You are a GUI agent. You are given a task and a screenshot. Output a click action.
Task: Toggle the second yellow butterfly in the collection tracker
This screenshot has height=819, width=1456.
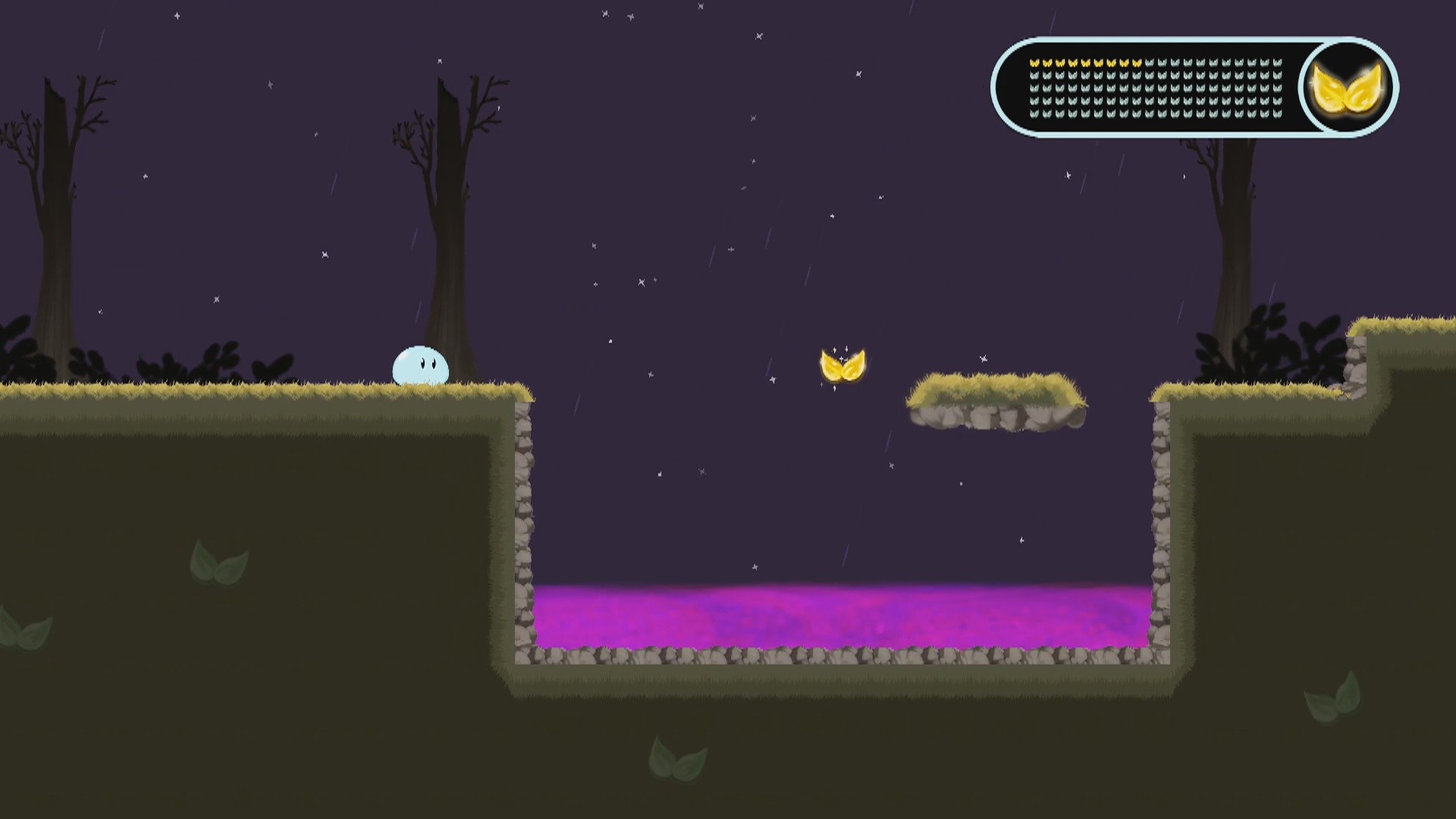click(1047, 63)
